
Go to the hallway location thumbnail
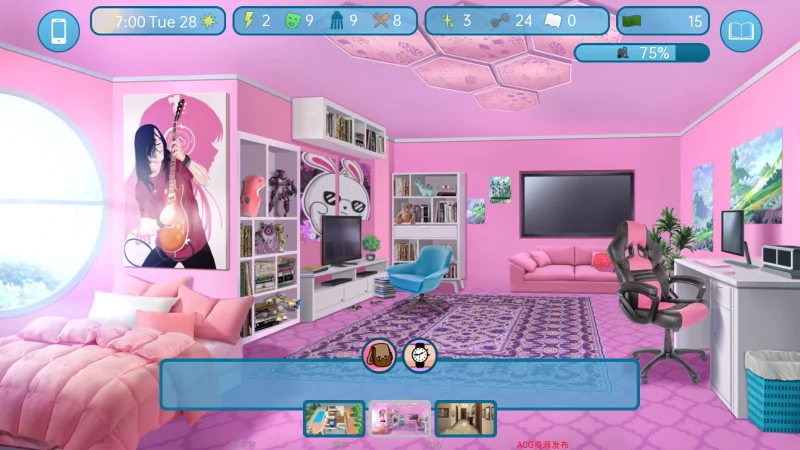[x=465, y=418]
